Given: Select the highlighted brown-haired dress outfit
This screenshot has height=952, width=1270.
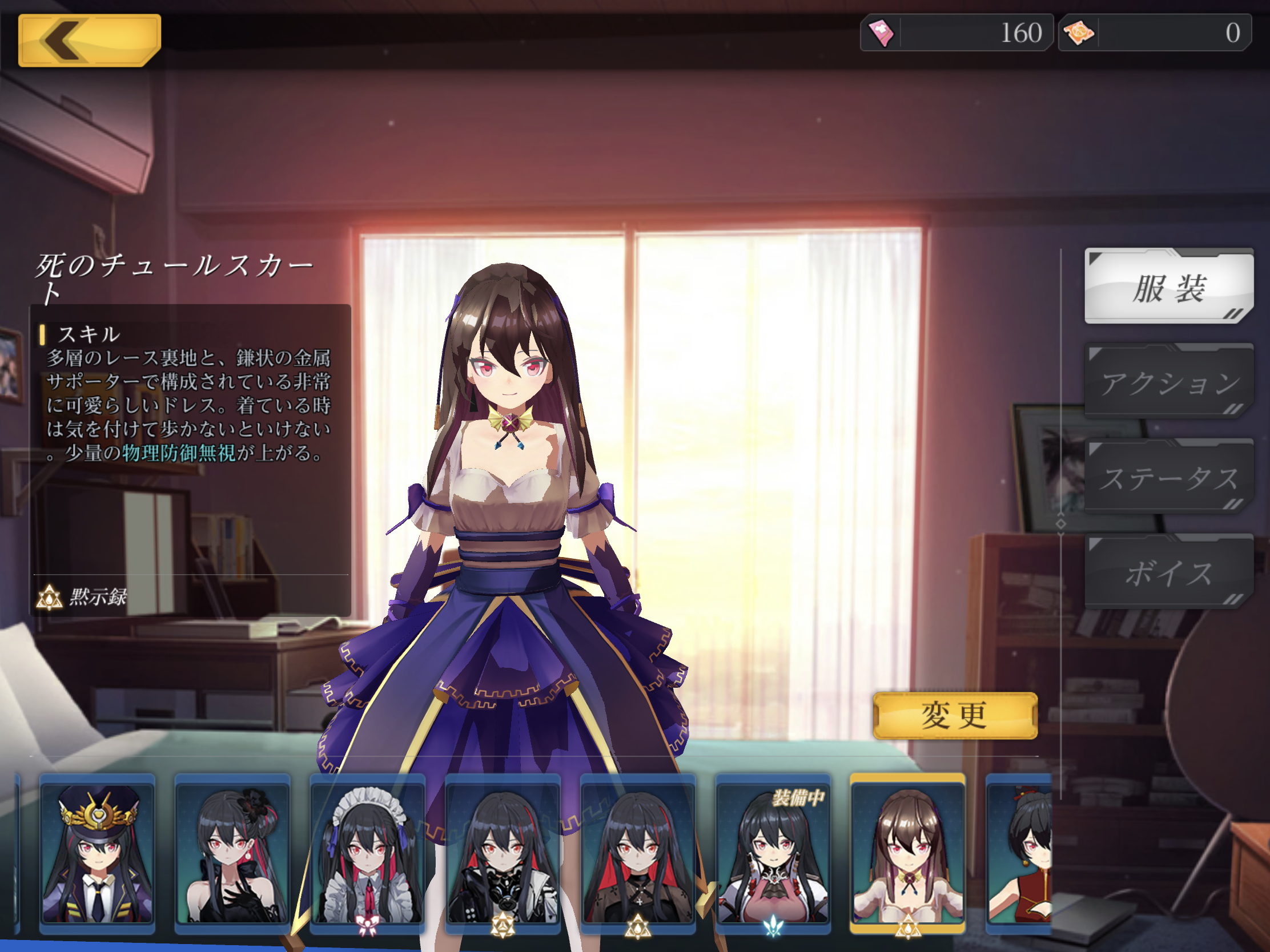Looking at the screenshot, I should coord(908,853).
